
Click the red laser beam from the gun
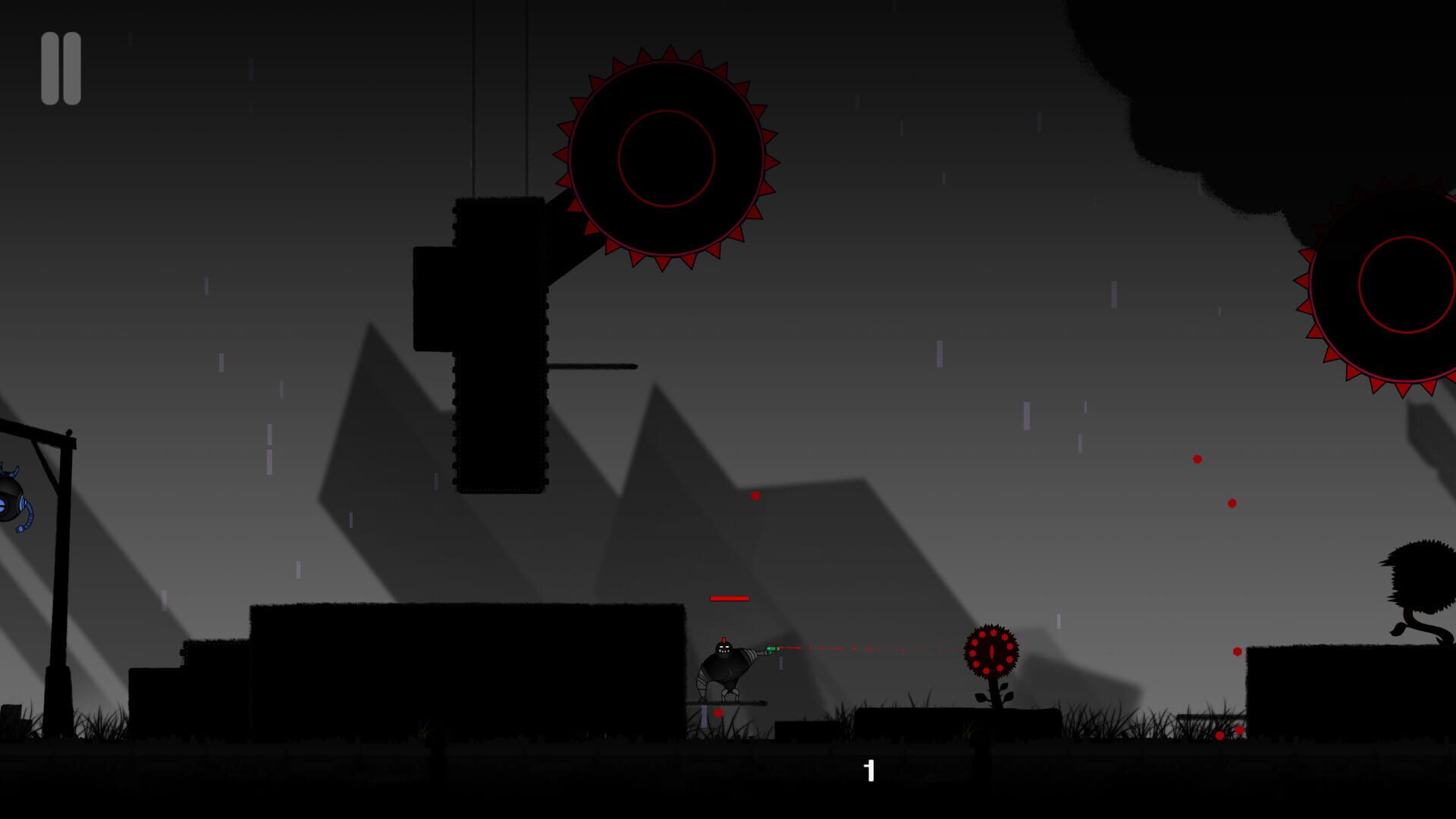pos(872,649)
